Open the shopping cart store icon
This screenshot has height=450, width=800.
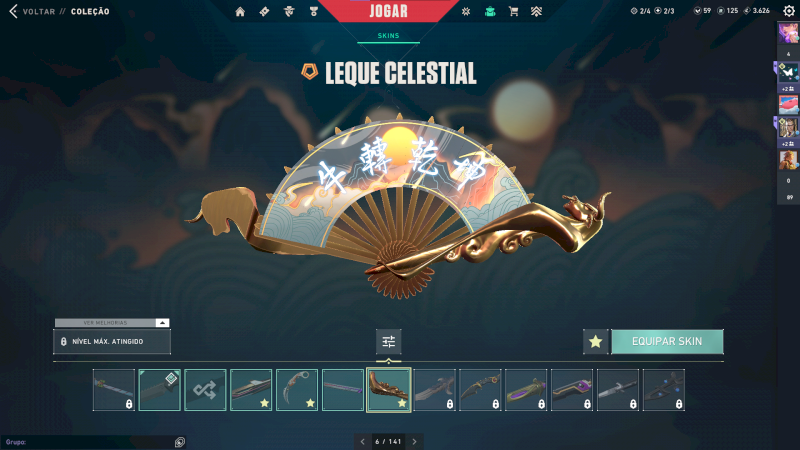pos(513,12)
